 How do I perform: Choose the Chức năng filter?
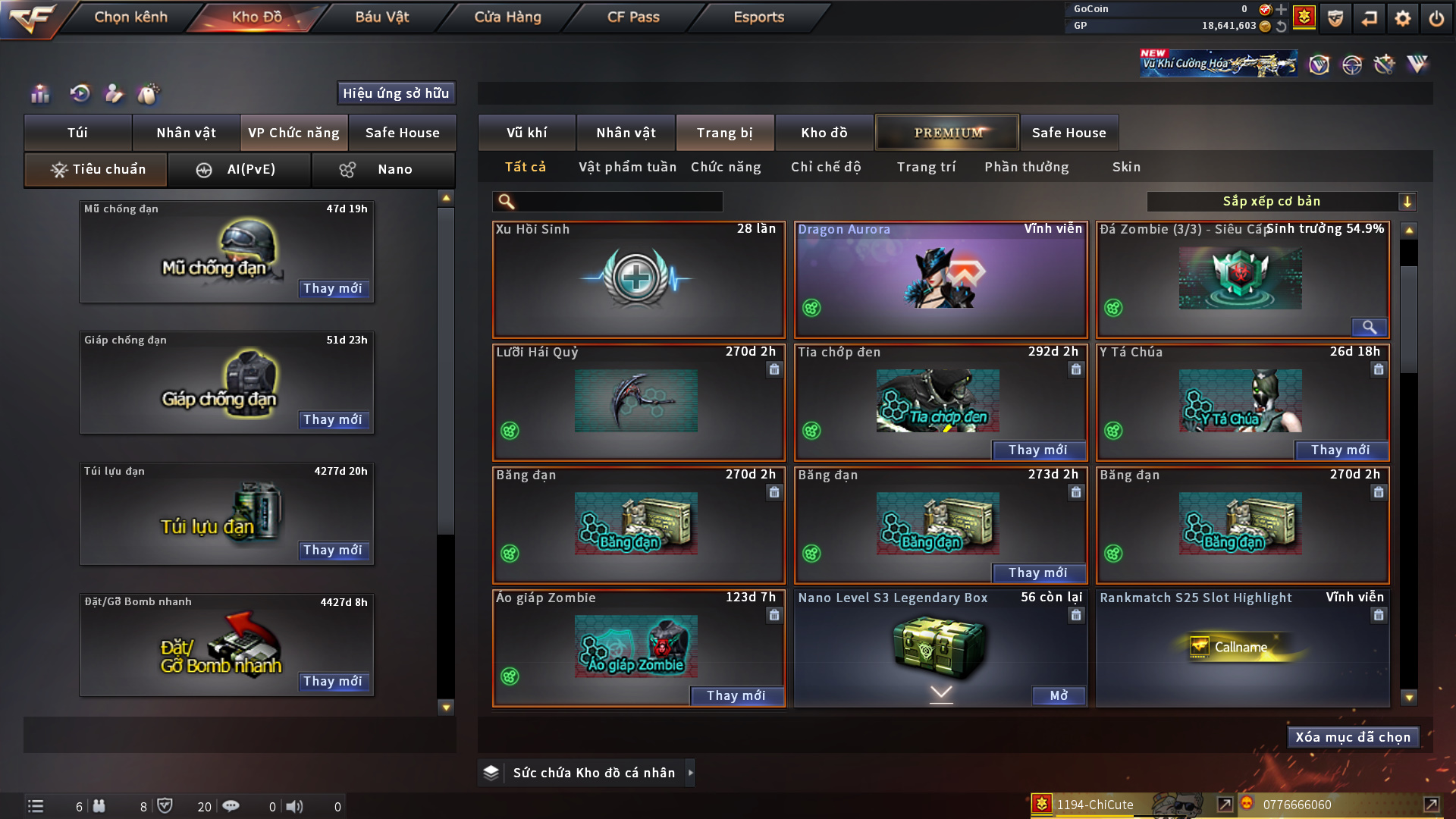[726, 167]
